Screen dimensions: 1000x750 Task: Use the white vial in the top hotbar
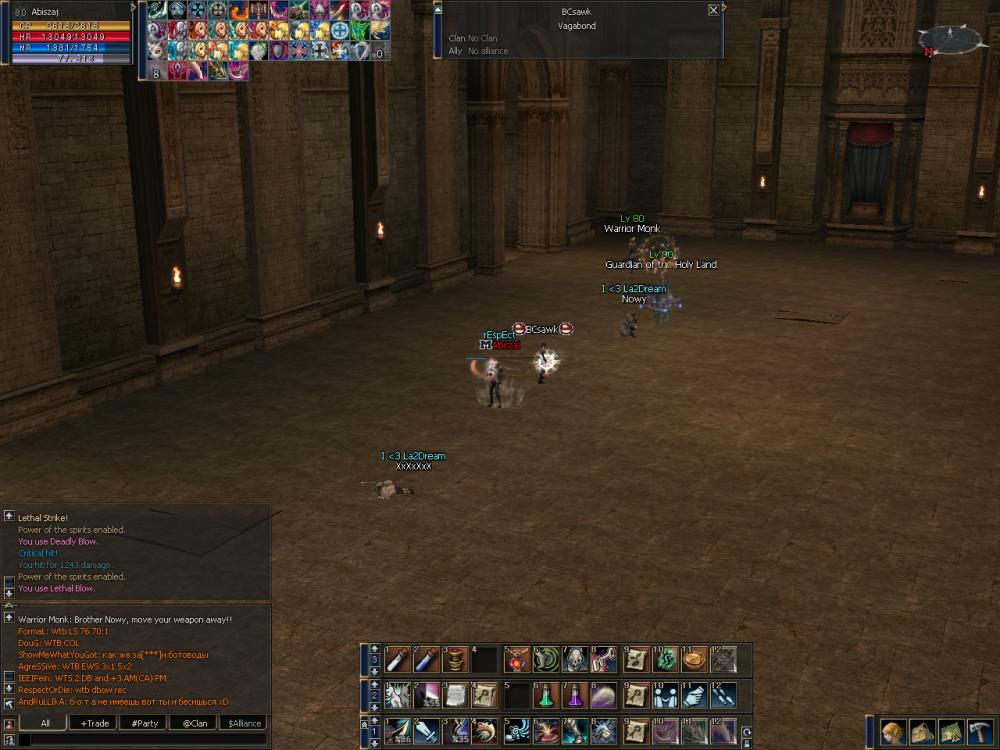point(398,659)
